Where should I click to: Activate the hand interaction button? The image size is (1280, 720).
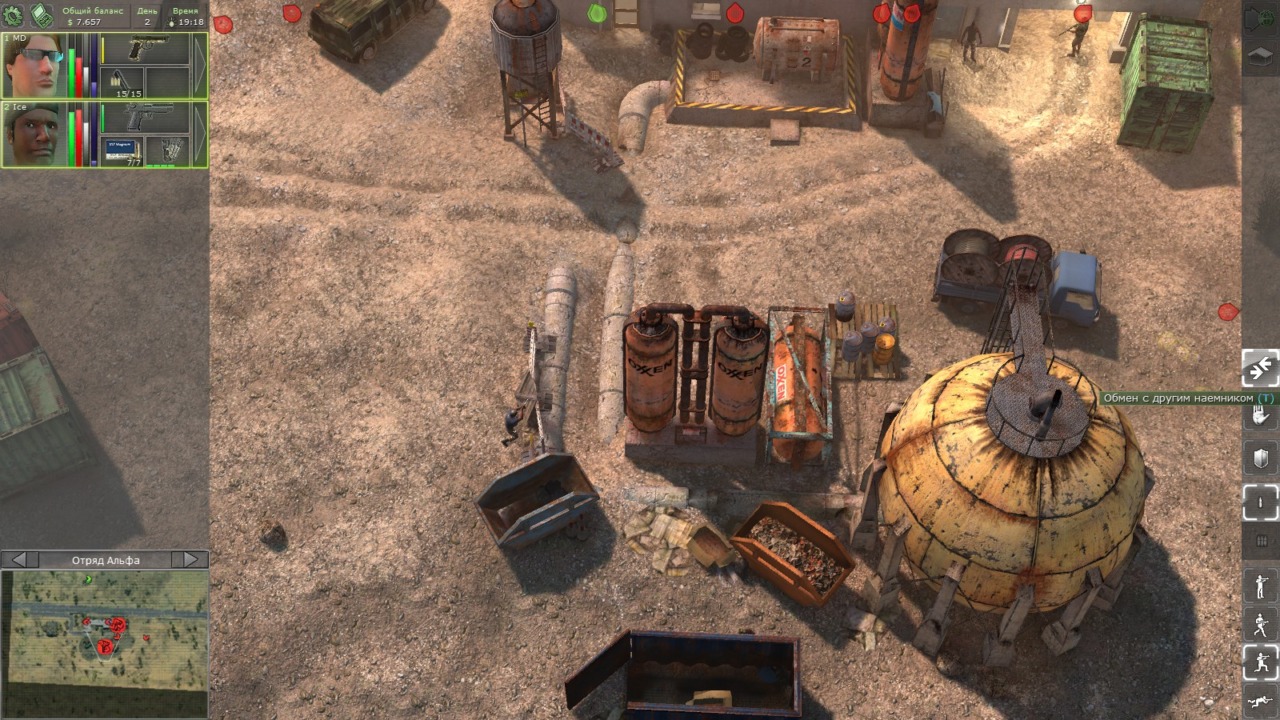point(1260,415)
